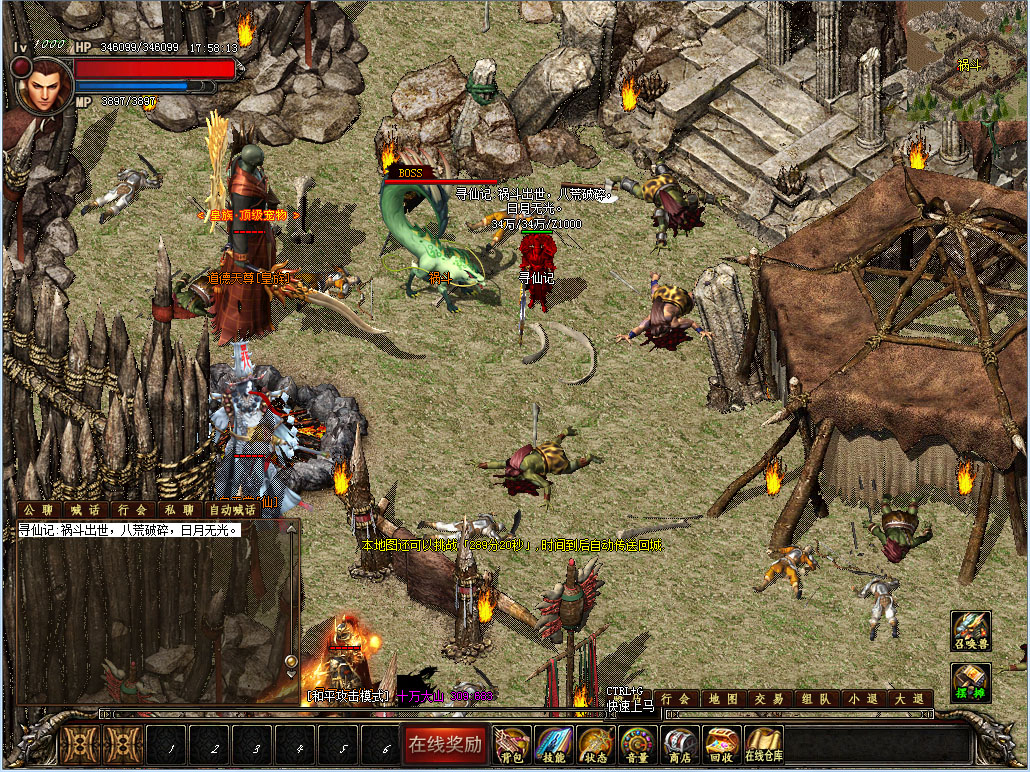Toggle the 自动喊话 auto-shout tab
The height and width of the screenshot is (772, 1030).
coord(233,510)
